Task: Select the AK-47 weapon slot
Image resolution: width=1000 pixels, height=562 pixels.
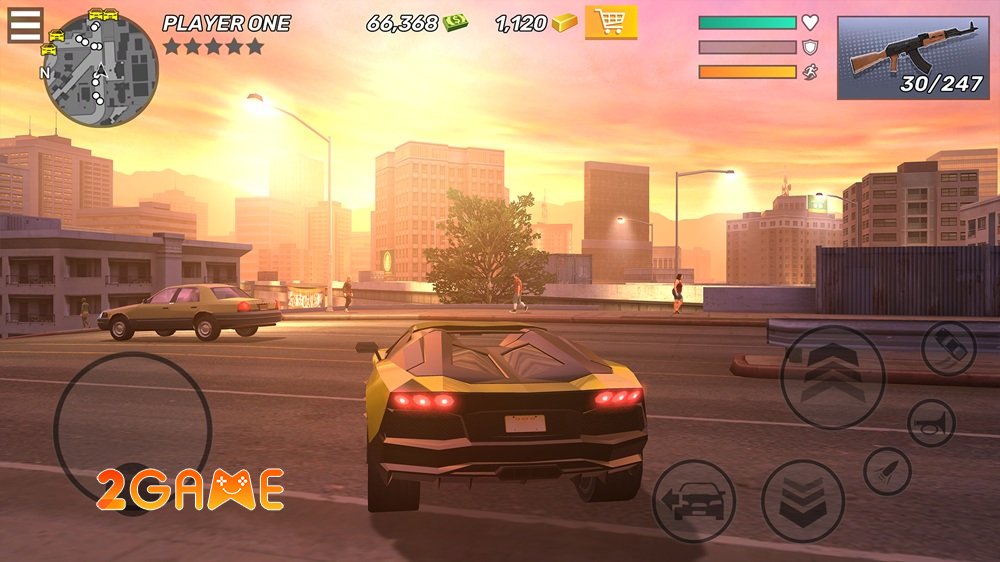Action: [x=912, y=58]
